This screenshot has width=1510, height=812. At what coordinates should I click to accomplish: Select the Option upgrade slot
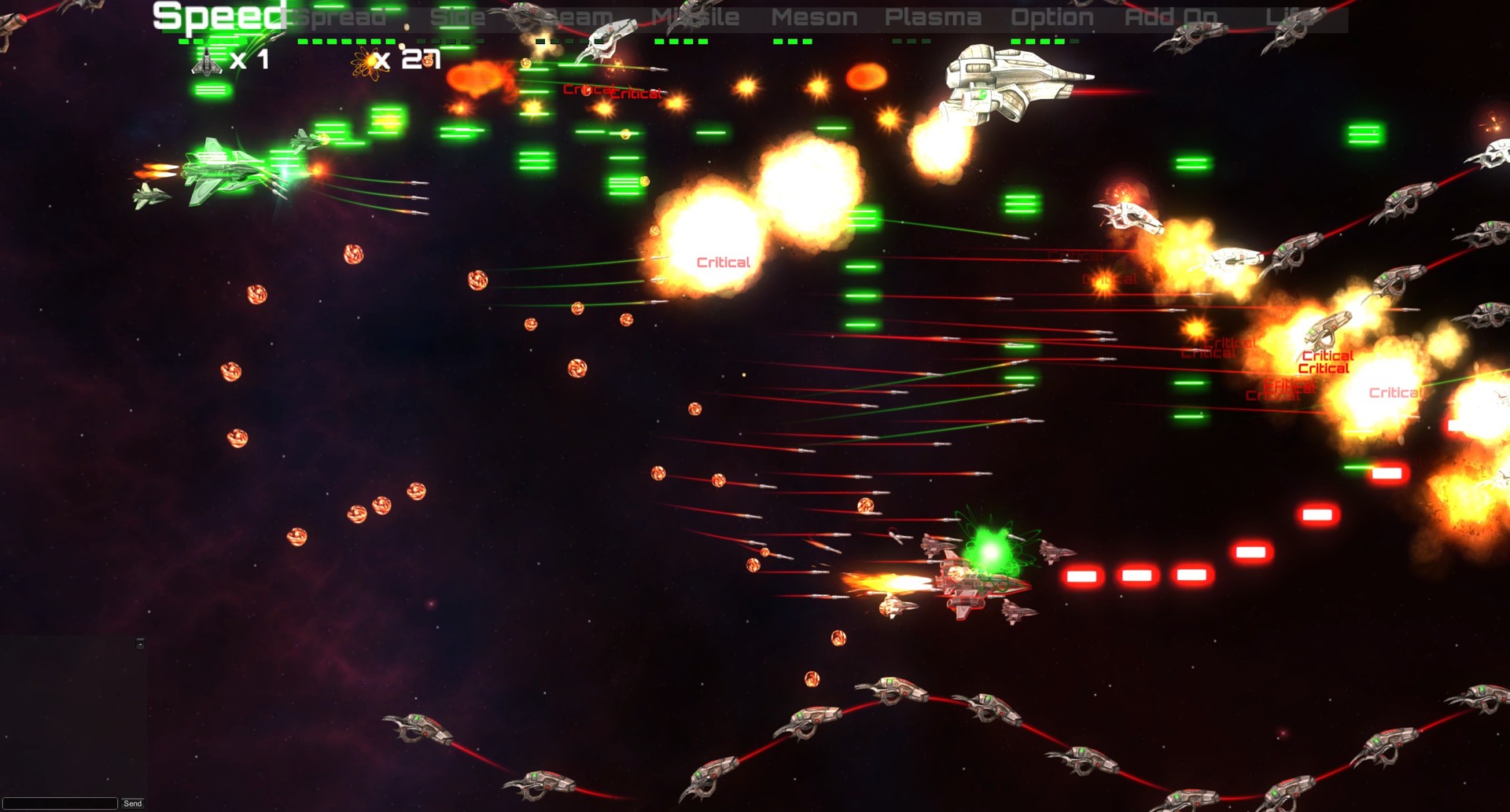coord(1052,17)
